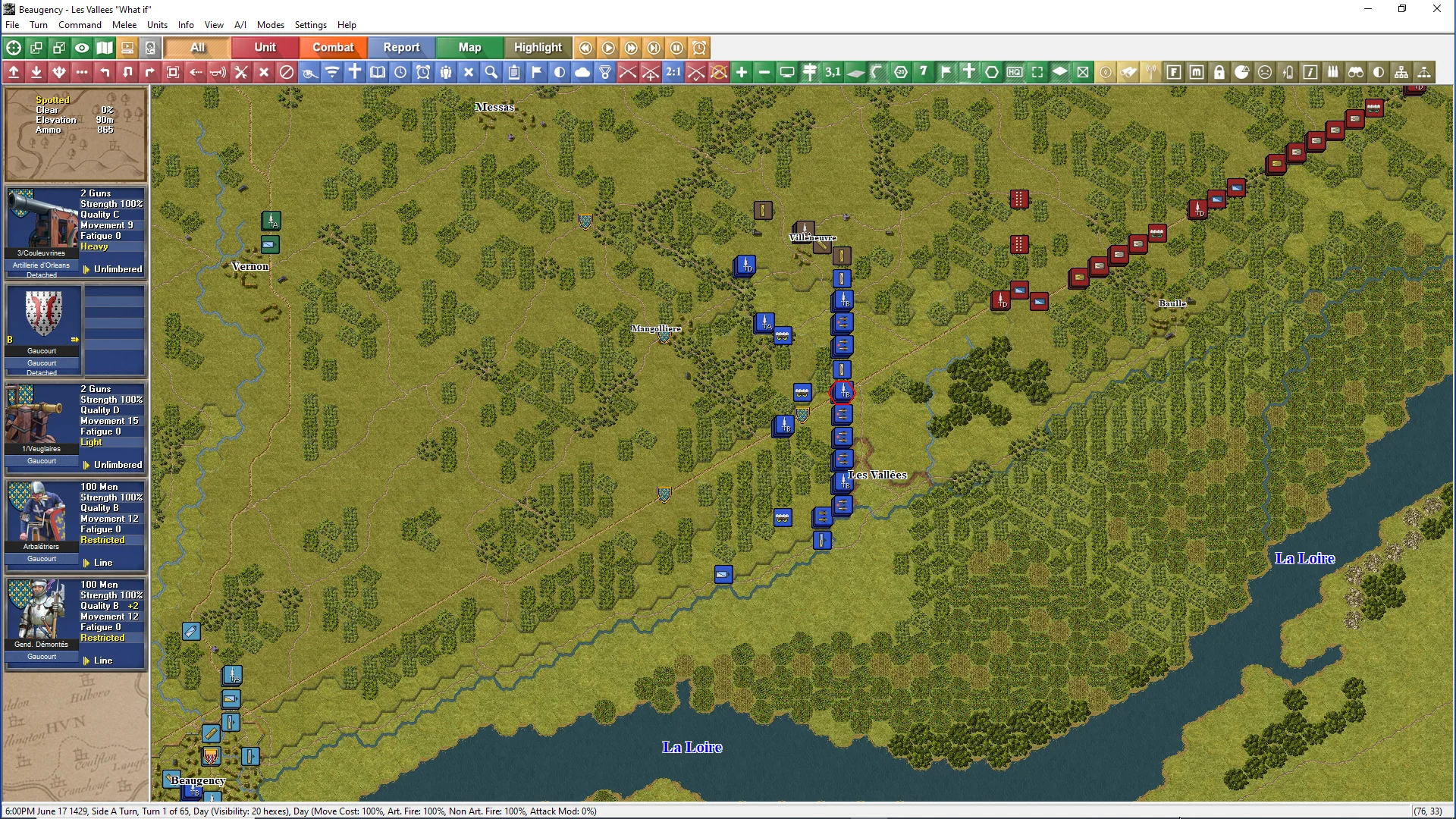Select the Report toolbar tab
Screen dimensions: 1456x819
tap(401, 47)
